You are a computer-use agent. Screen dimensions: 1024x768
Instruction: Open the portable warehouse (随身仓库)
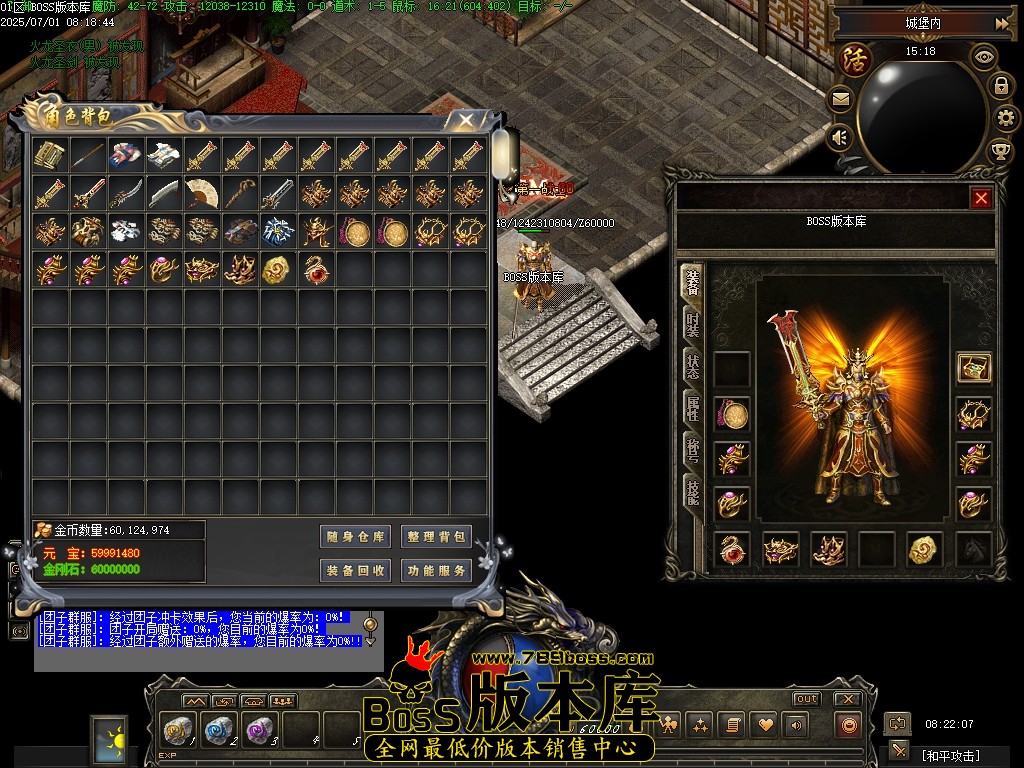(355, 537)
